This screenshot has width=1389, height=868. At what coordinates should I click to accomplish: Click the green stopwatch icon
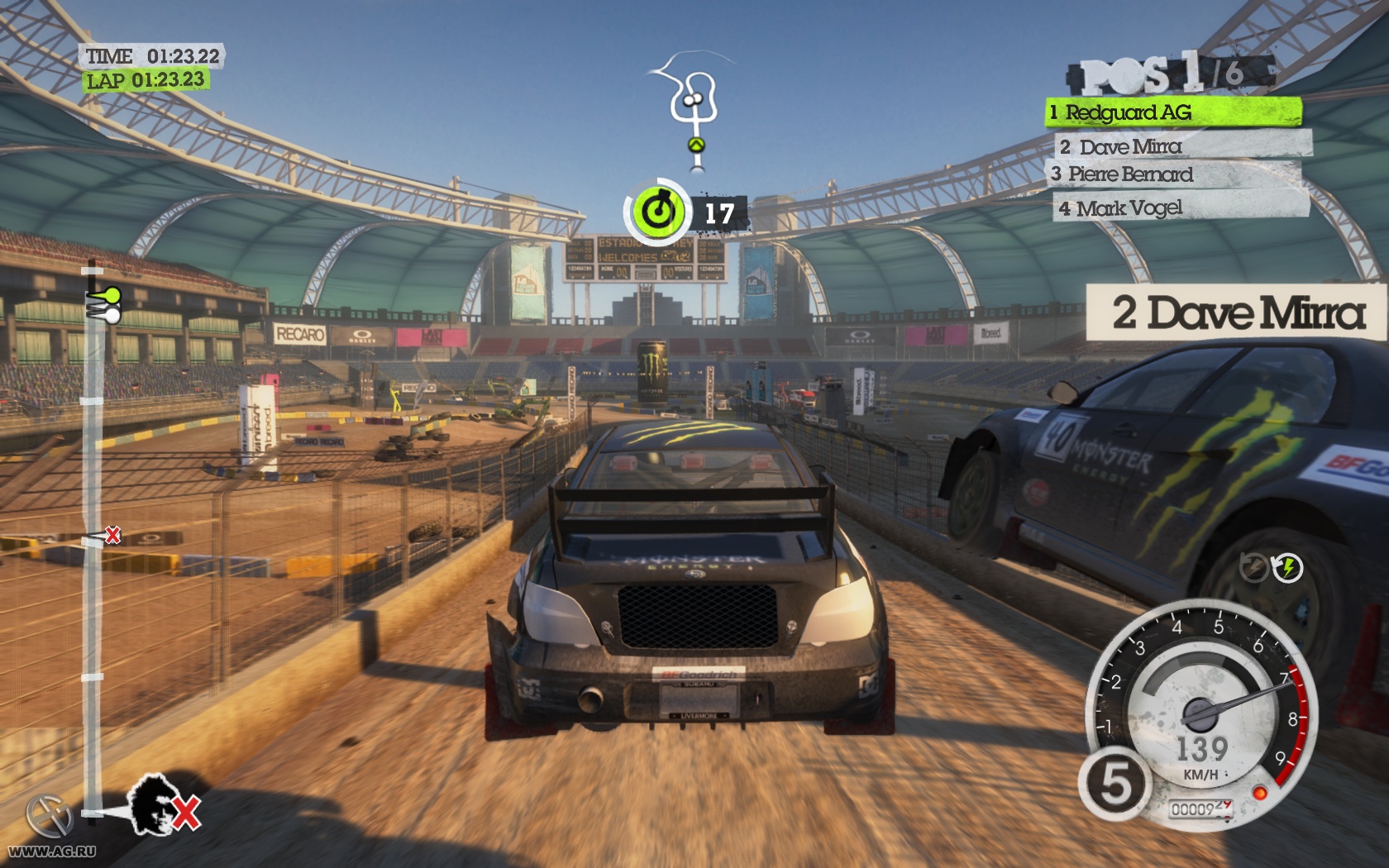[657, 212]
